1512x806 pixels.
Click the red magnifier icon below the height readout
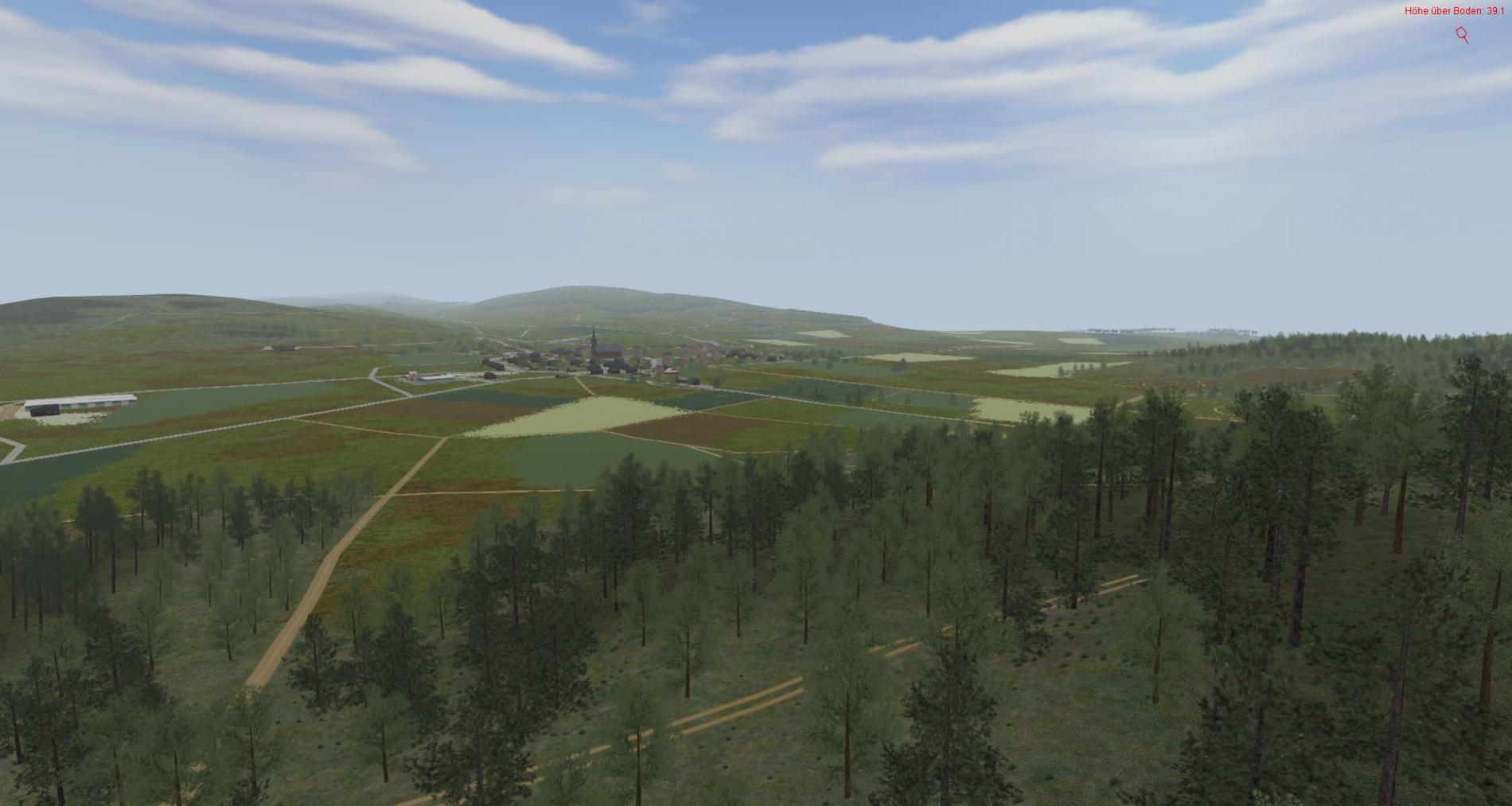1462,34
